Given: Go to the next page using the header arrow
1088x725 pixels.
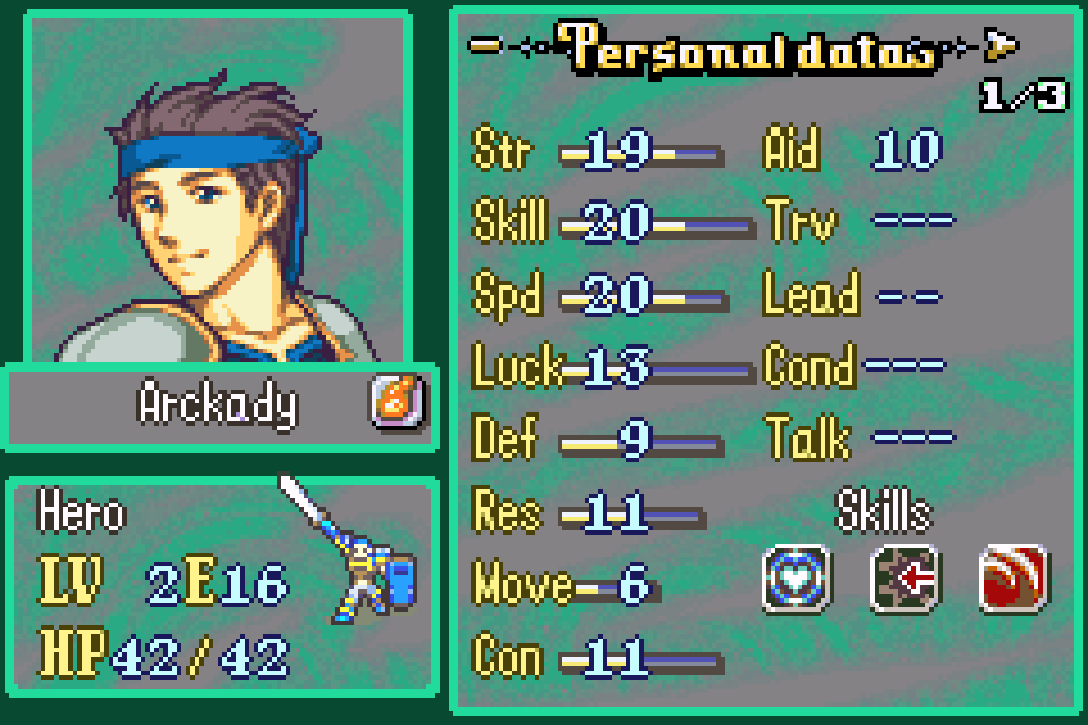Looking at the screenshot, I should (1001, 44).
